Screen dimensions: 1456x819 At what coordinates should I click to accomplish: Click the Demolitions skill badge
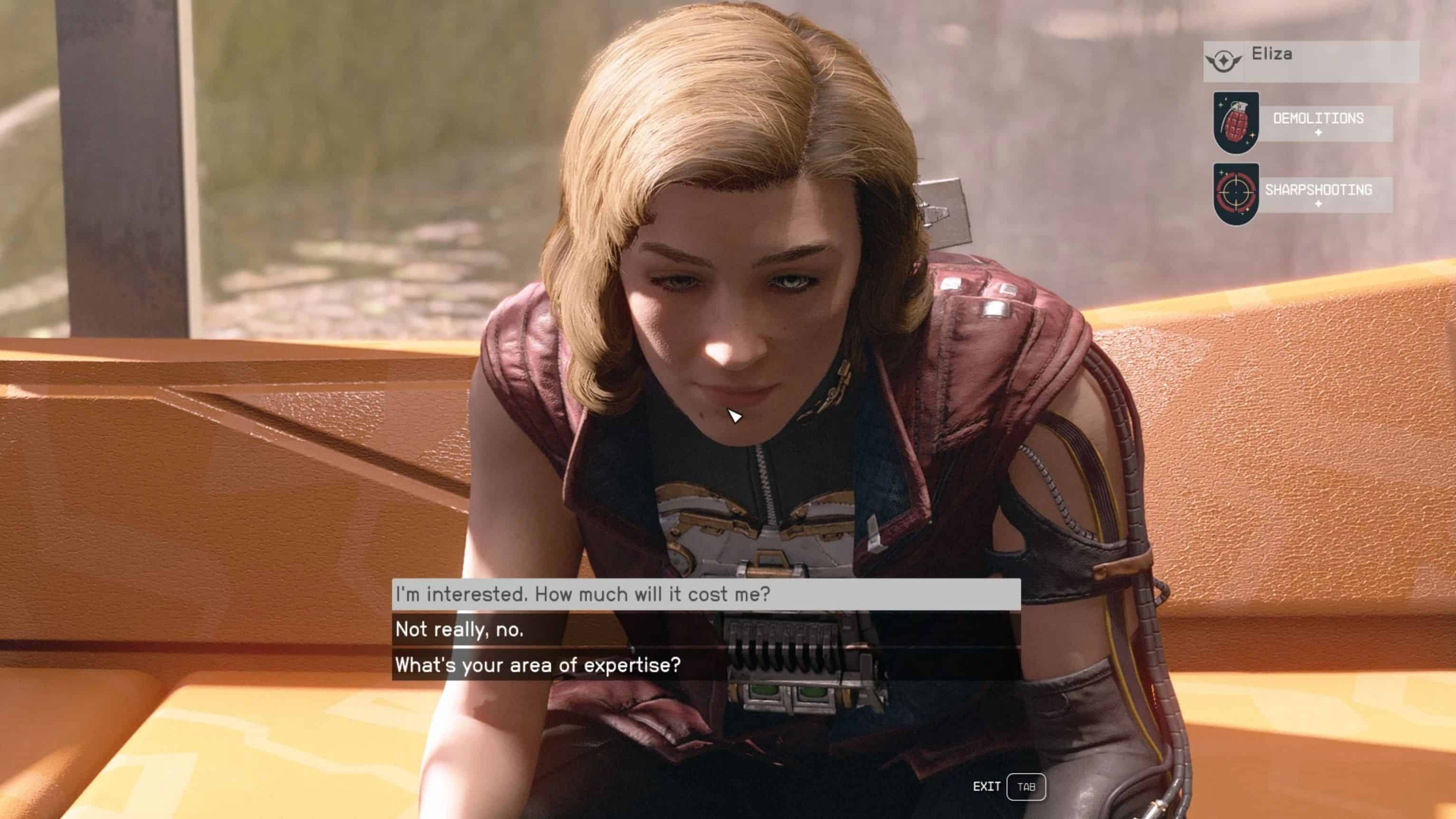click(x=1236, y=122)
